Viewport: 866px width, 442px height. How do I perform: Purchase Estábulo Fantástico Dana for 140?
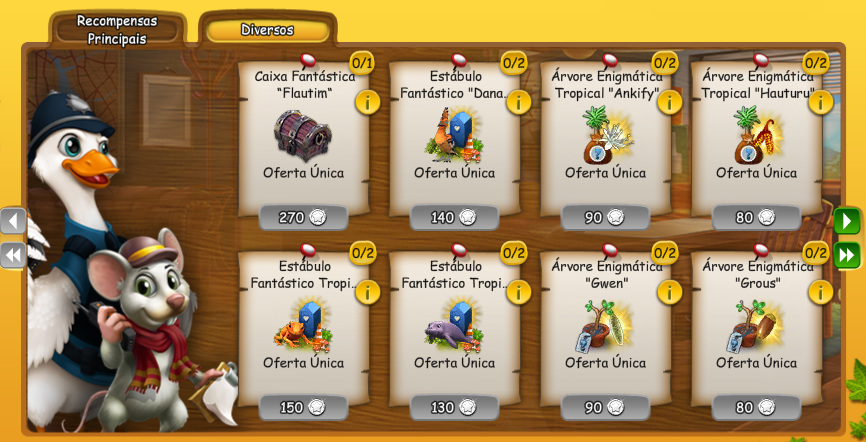(455, 217)
